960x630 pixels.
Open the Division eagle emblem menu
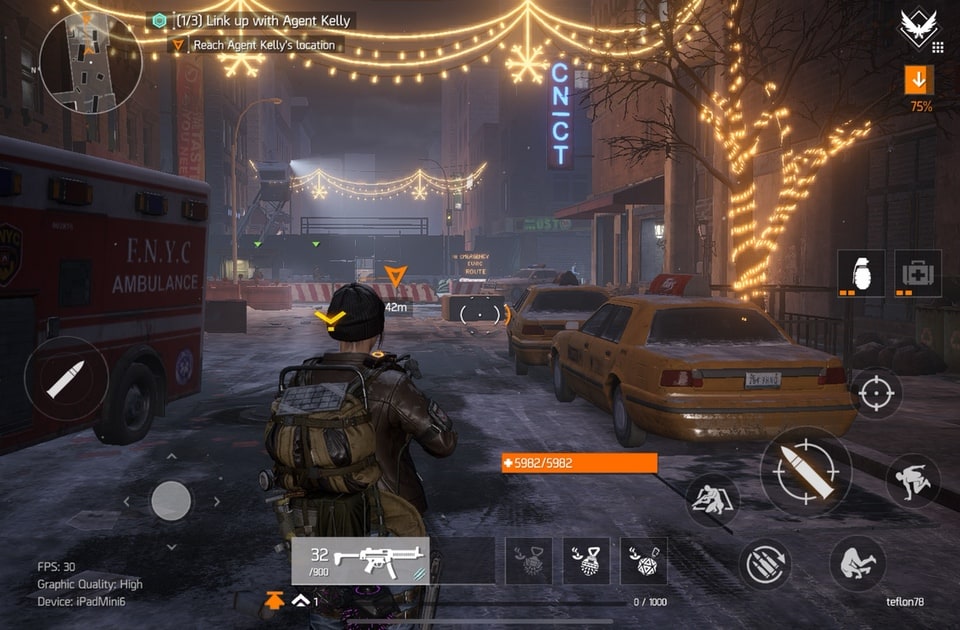[x=919, y=28]
